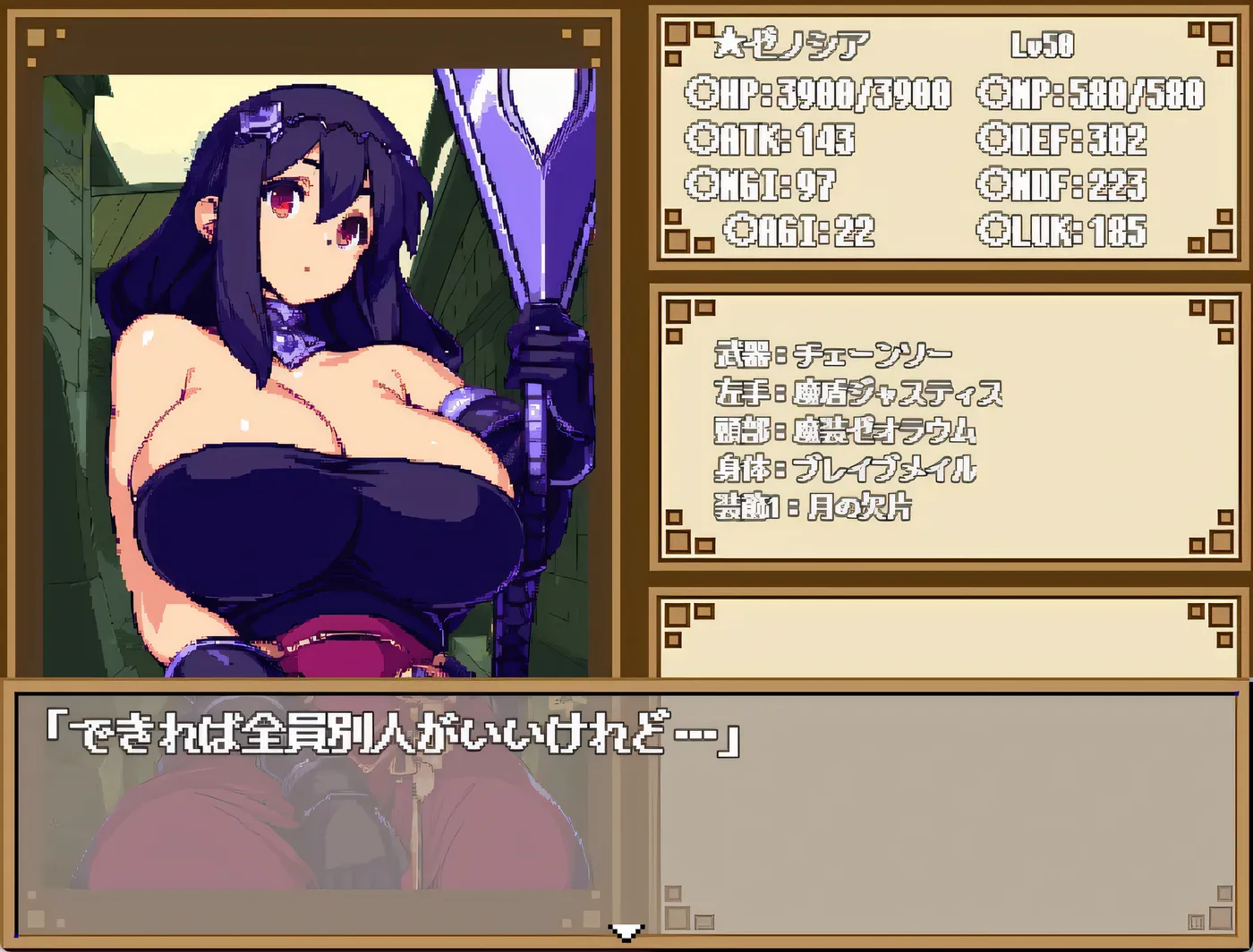Select the 武器 chainsaw (チェーンソー) equipment slot

(x=832, y=353)
